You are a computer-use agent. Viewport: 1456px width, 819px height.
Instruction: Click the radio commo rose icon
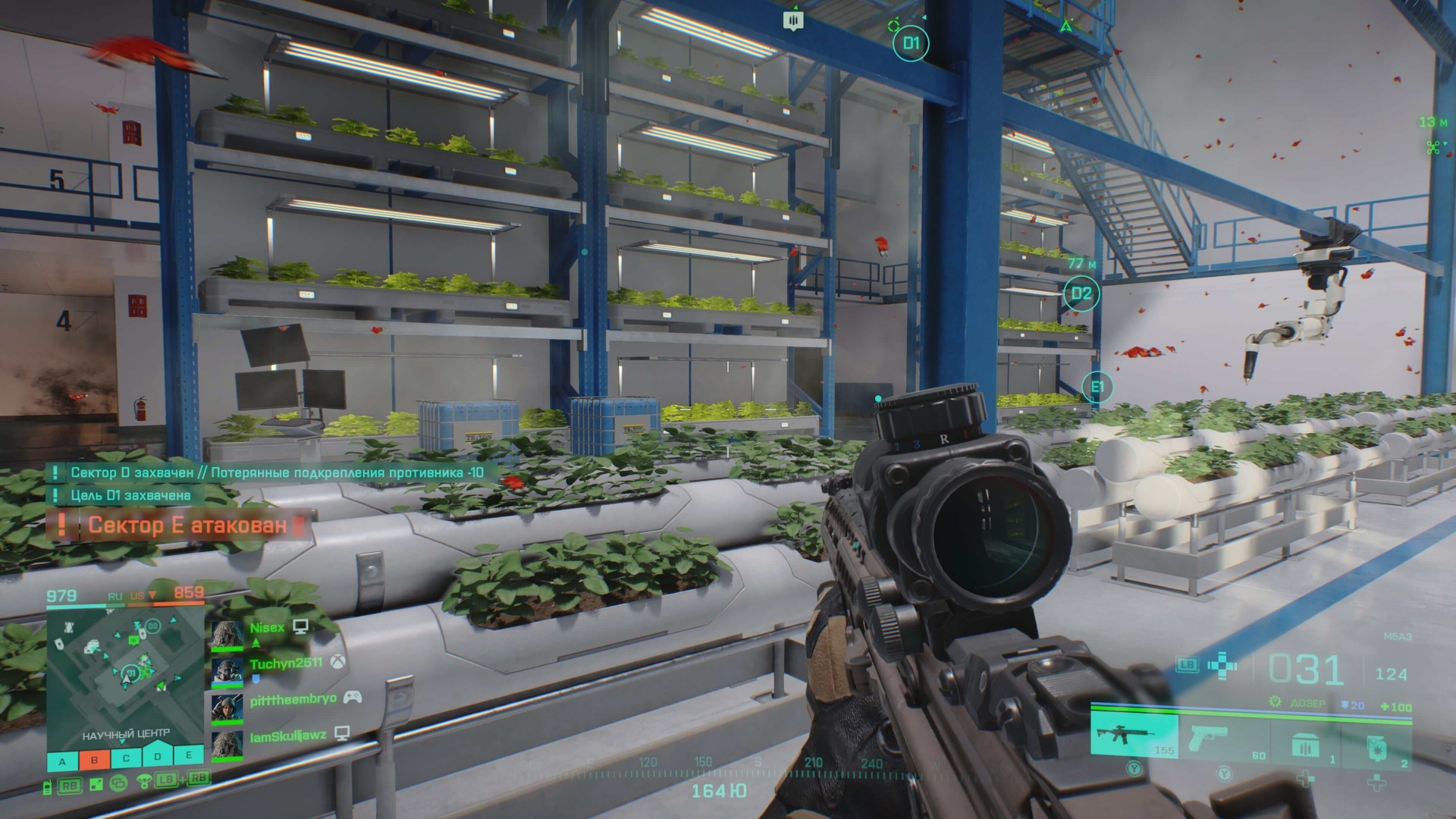[x=47, y=786]
